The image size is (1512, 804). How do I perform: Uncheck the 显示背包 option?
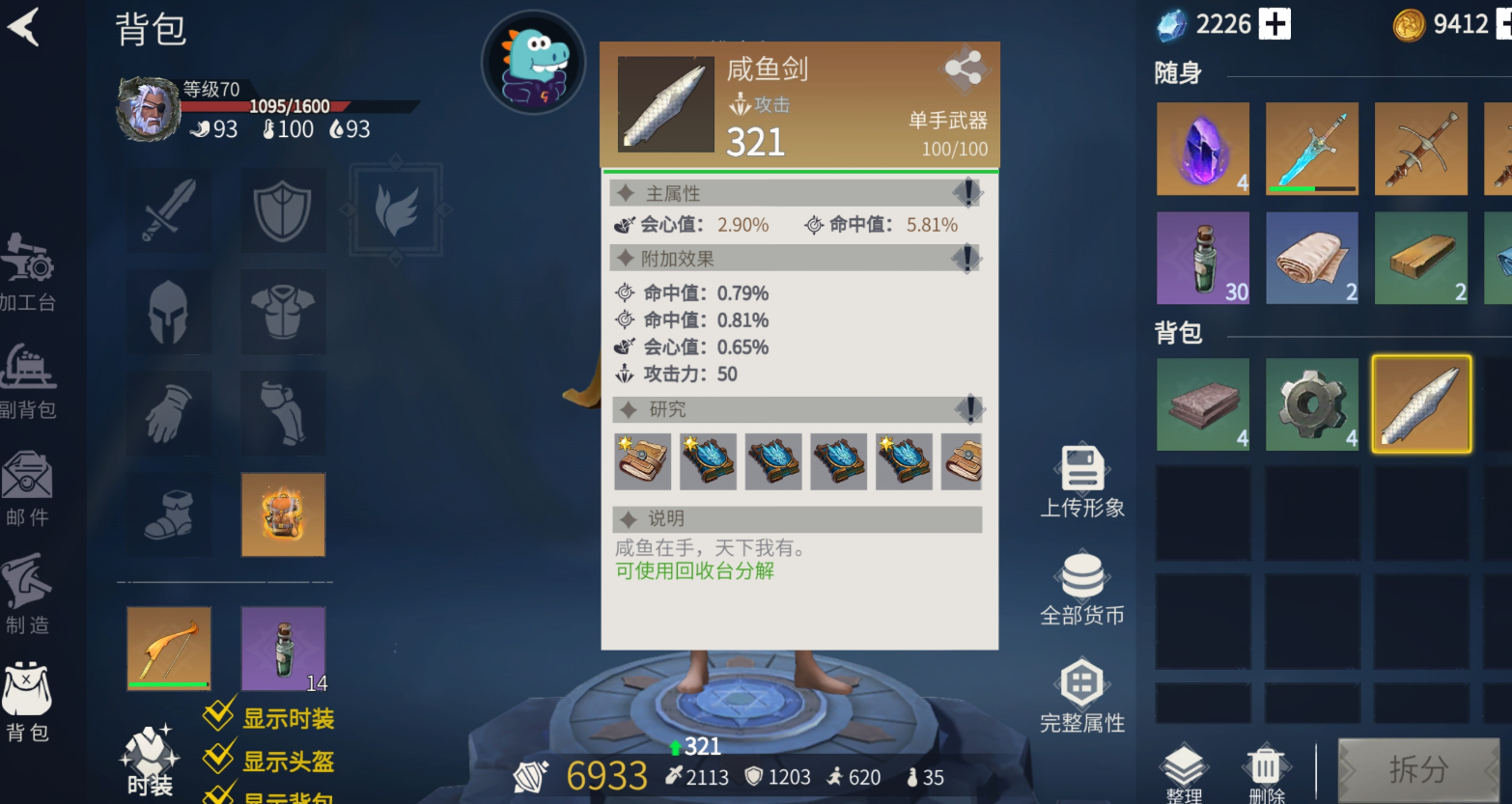tap(218, 799)
